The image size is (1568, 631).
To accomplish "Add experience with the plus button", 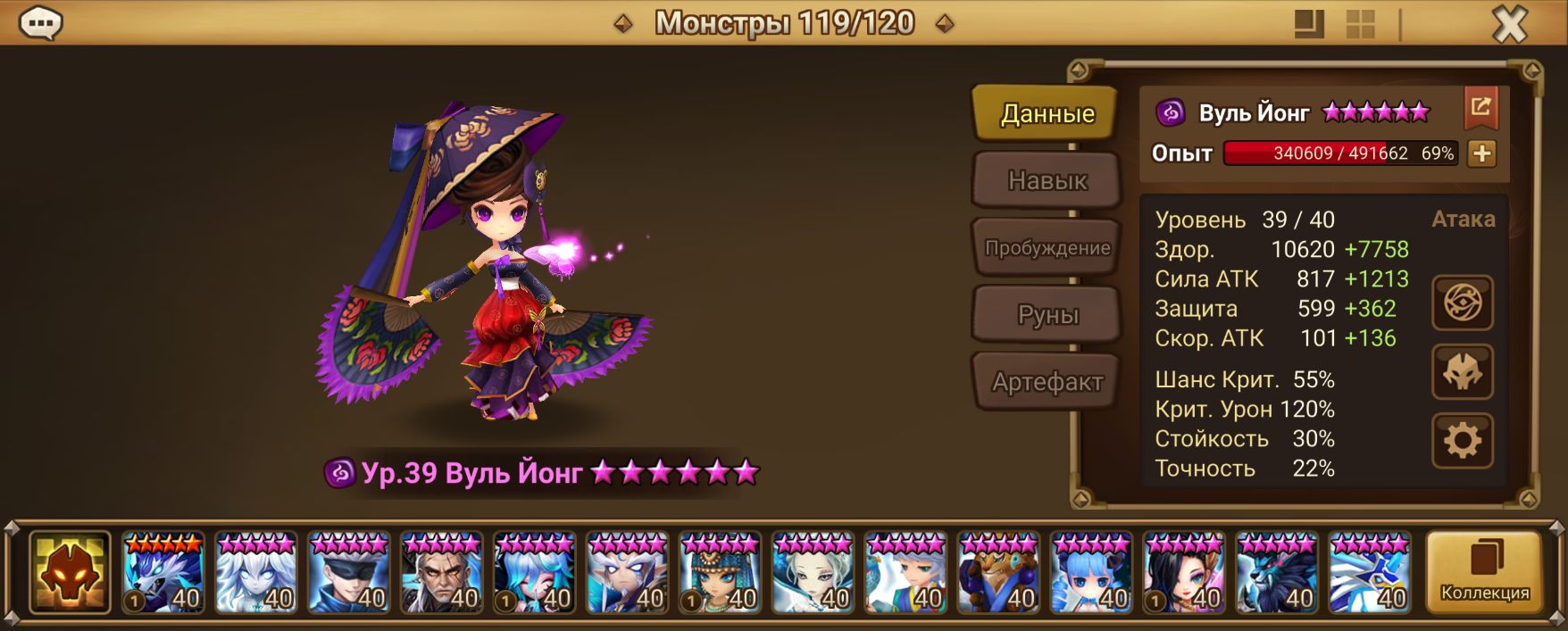I will click(1481, 154).
